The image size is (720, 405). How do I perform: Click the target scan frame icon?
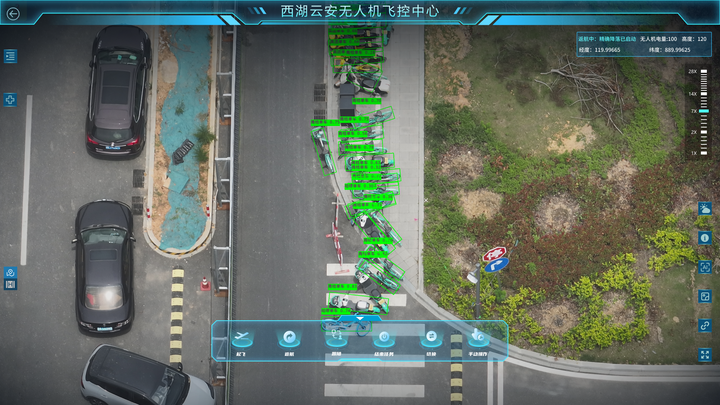[x=705, y=267]
